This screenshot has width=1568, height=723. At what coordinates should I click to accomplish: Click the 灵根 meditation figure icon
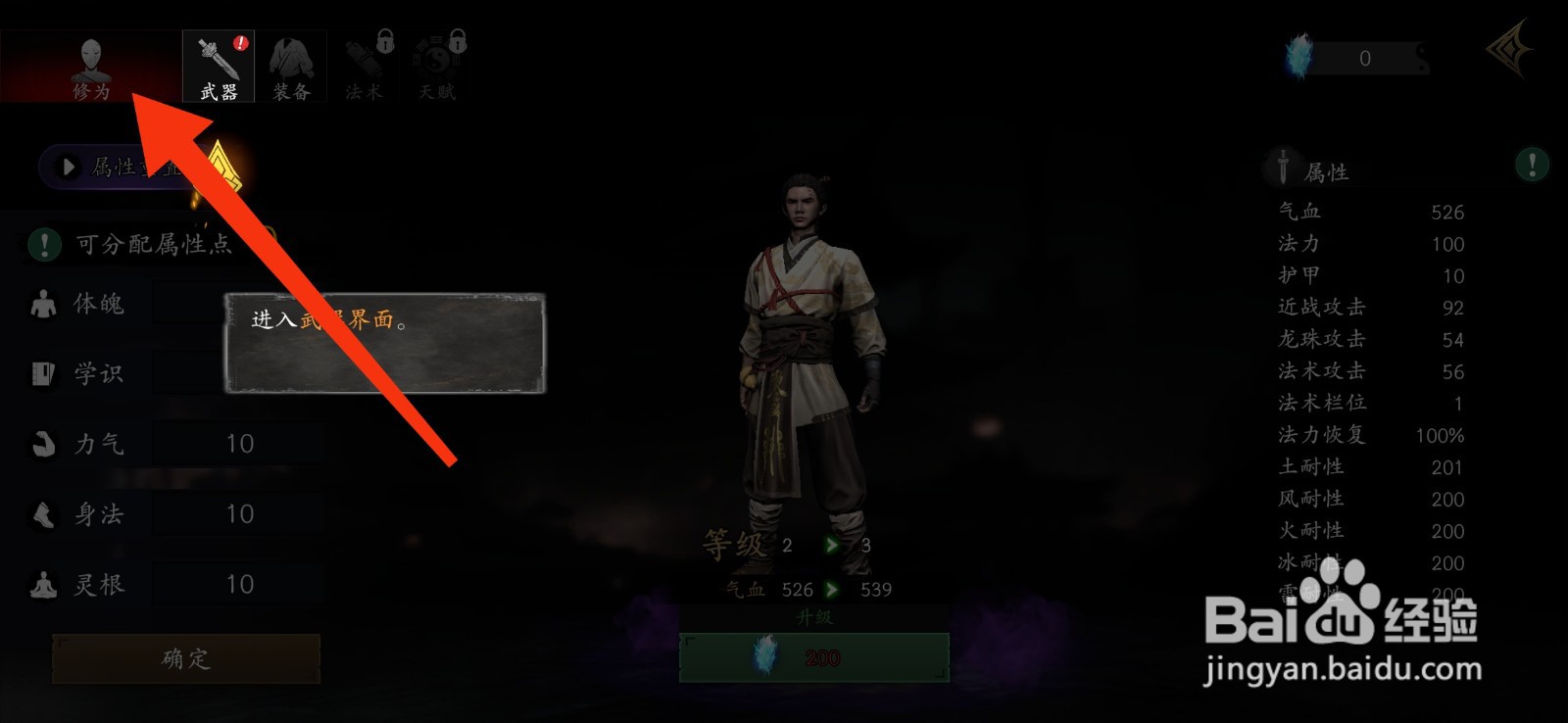(x=41, y=582)
